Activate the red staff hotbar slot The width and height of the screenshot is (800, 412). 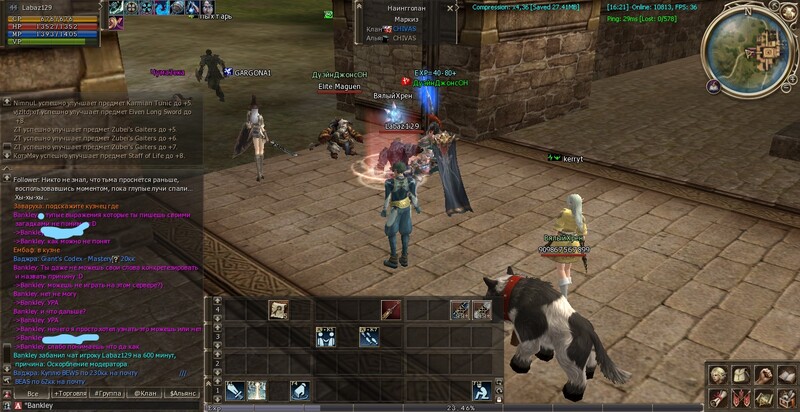click(x=390, y=310)
